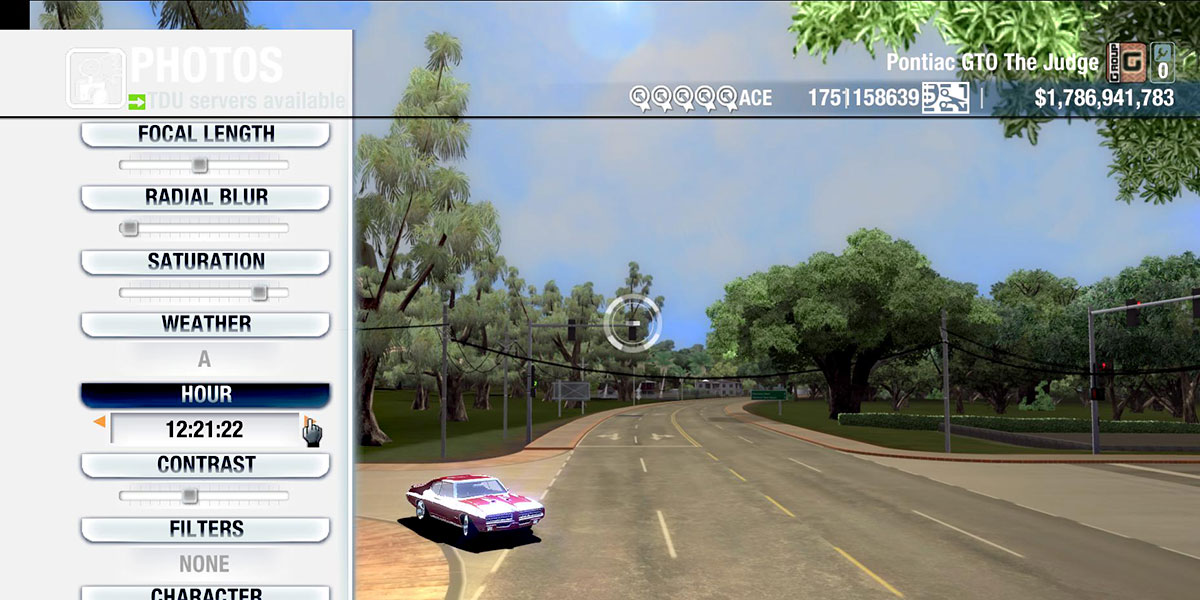1200x600 pixels.
Task: Click the Photos camera icon
Action: coord(95,78)
